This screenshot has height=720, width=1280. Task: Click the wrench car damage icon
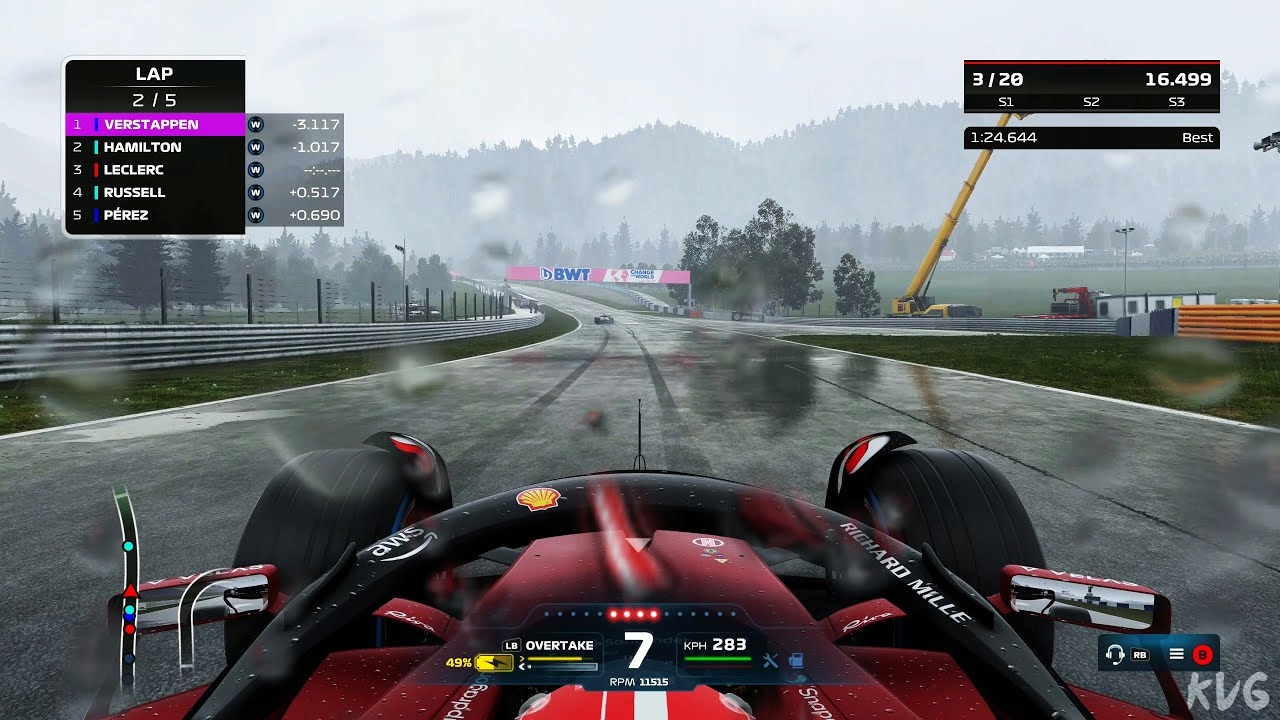[x=770, y=659]
